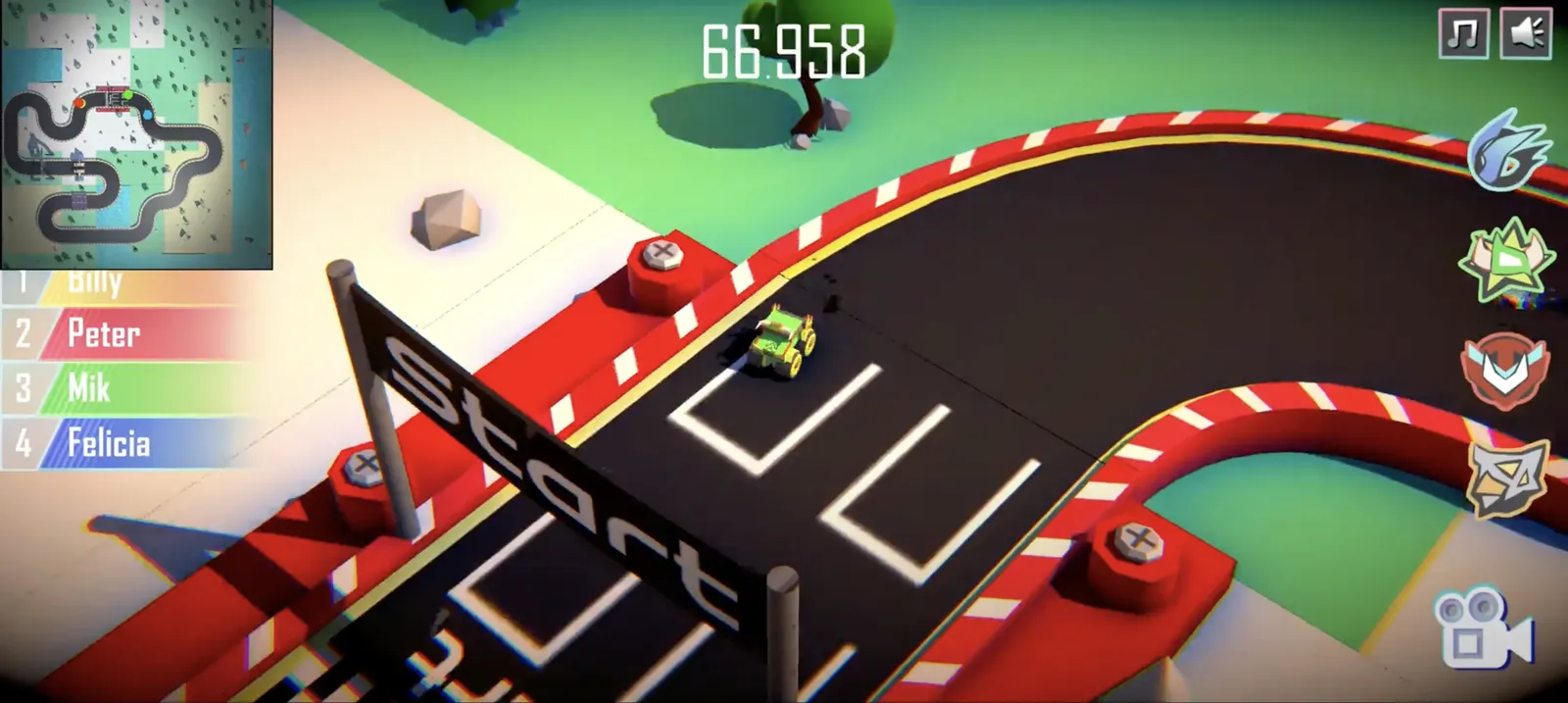Switch view with the video camera button
1568x703 pixels.
pyautogui.click(x=1480, y=627)
